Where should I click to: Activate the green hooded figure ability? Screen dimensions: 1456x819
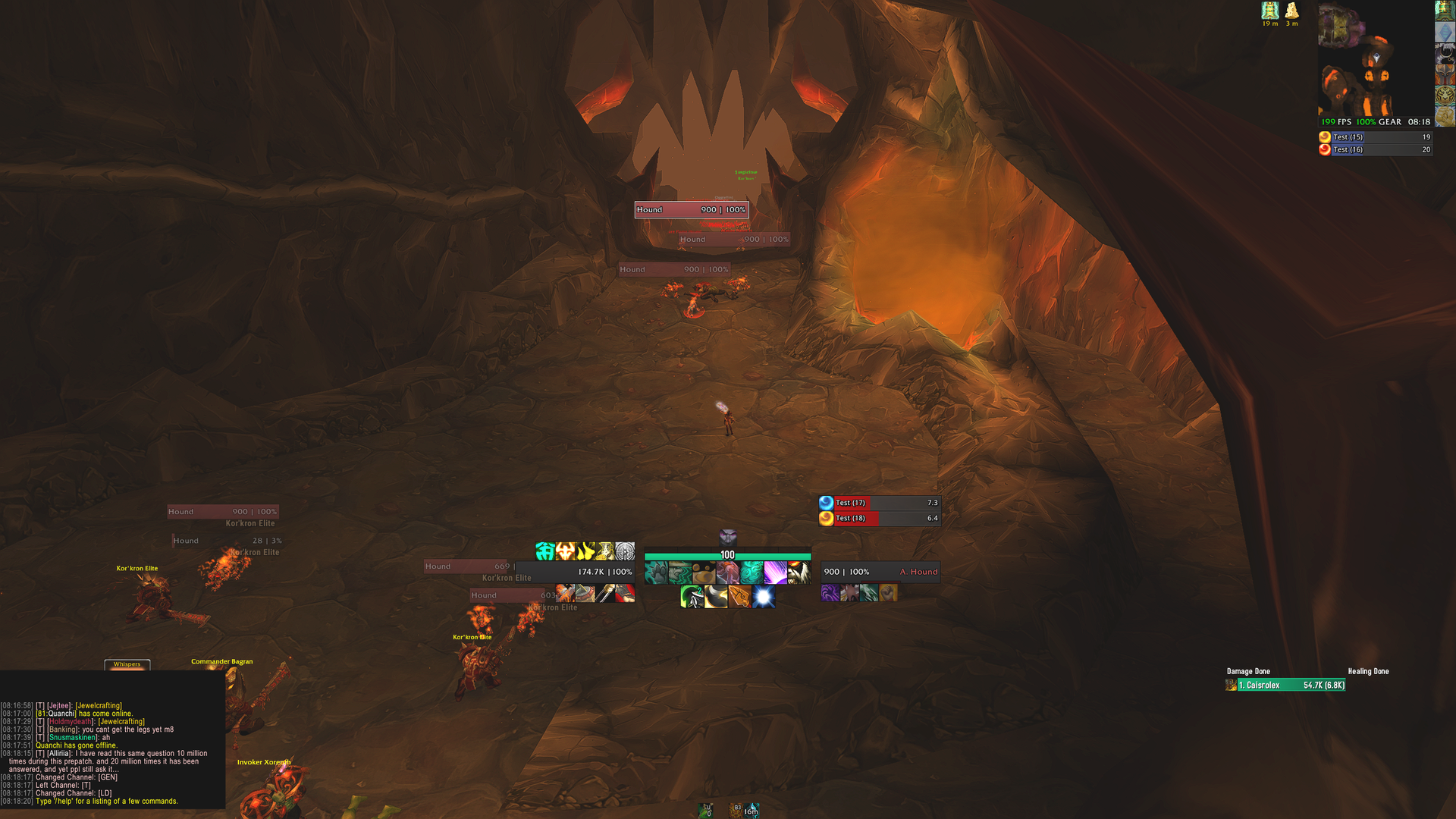(691, 597)
